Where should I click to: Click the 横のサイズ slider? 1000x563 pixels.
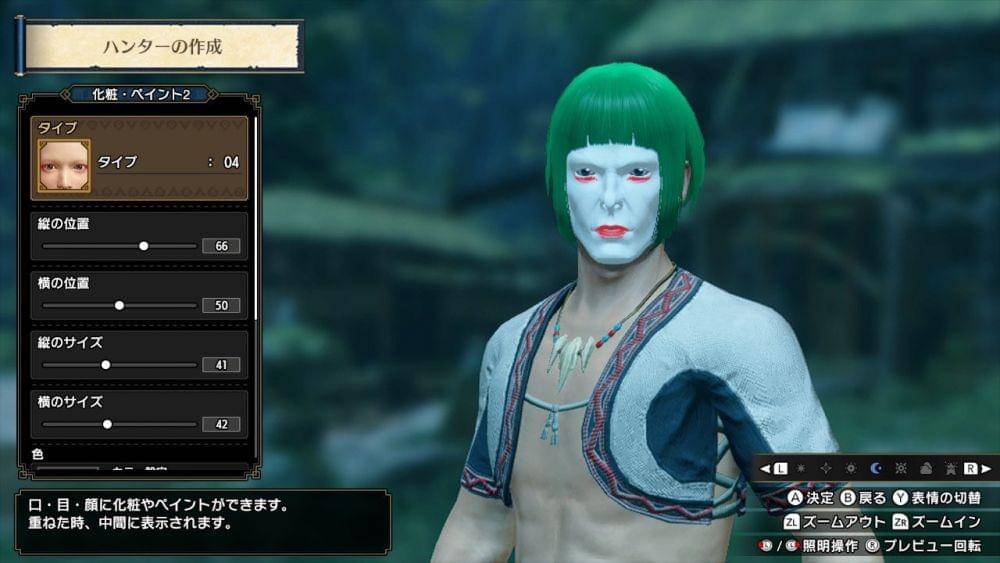click(x=107, y=424)
